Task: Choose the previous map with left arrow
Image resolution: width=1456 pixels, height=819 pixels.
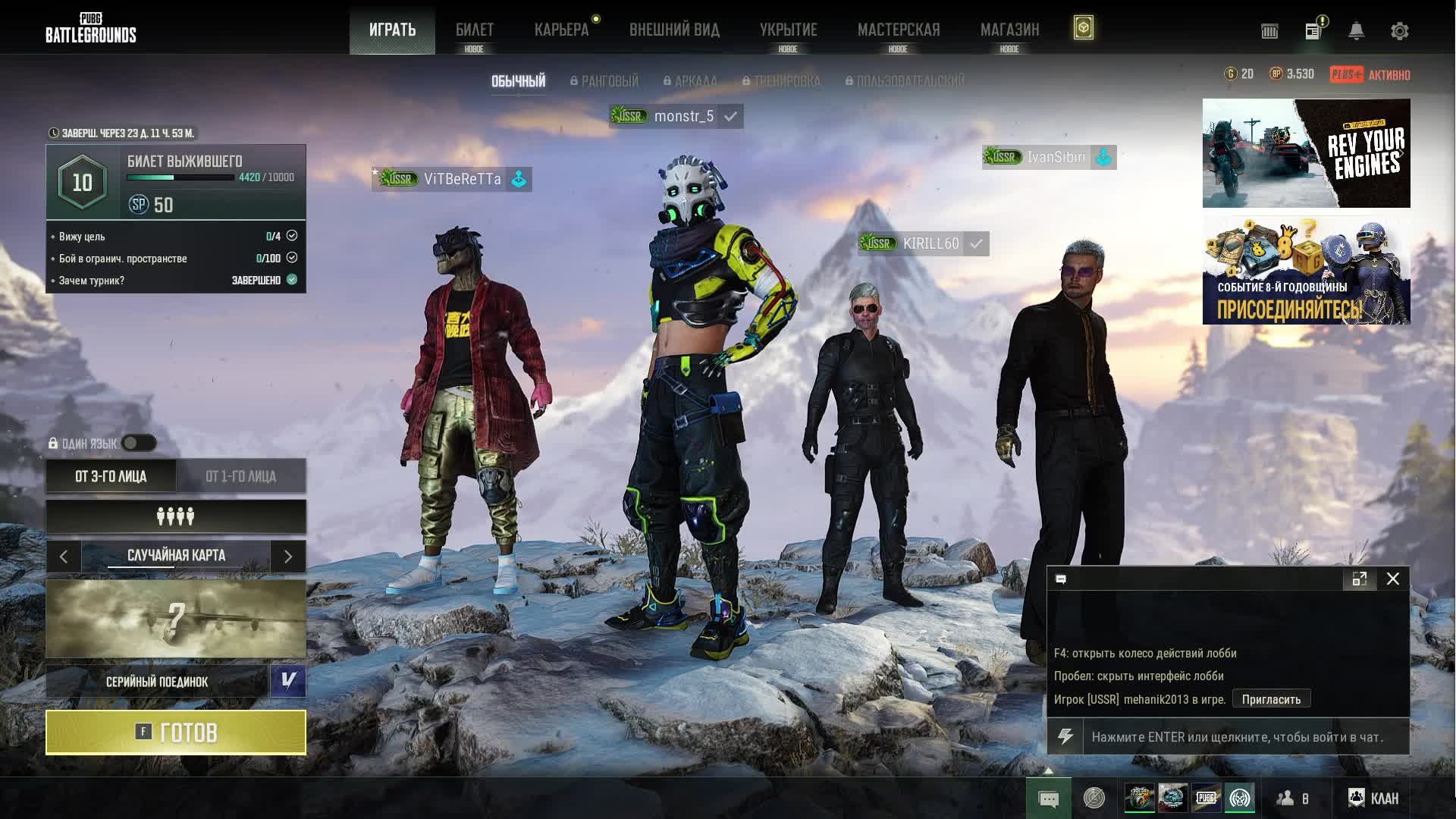Action: pos(64,557)
